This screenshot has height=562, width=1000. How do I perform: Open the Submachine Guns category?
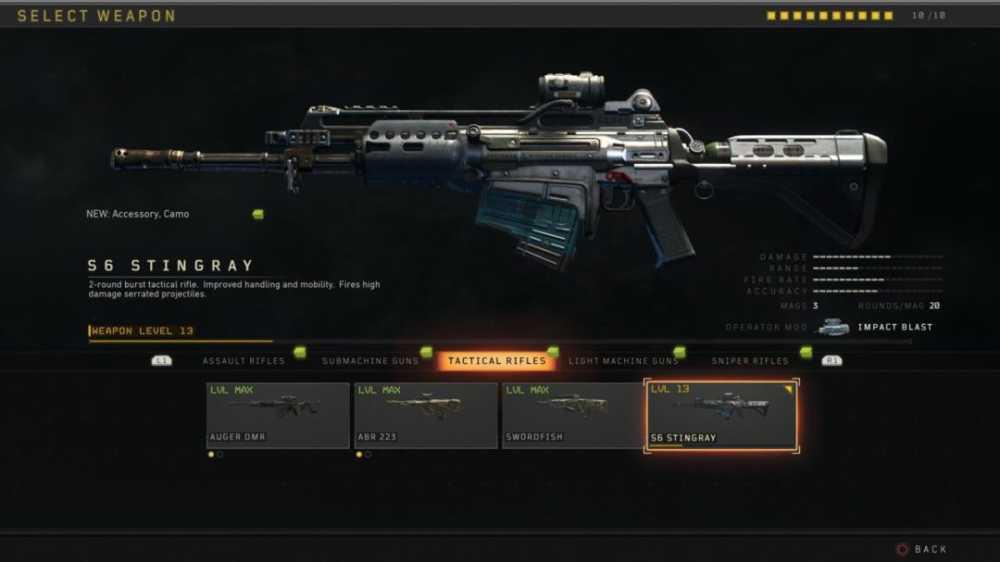(x=369, y=361)
